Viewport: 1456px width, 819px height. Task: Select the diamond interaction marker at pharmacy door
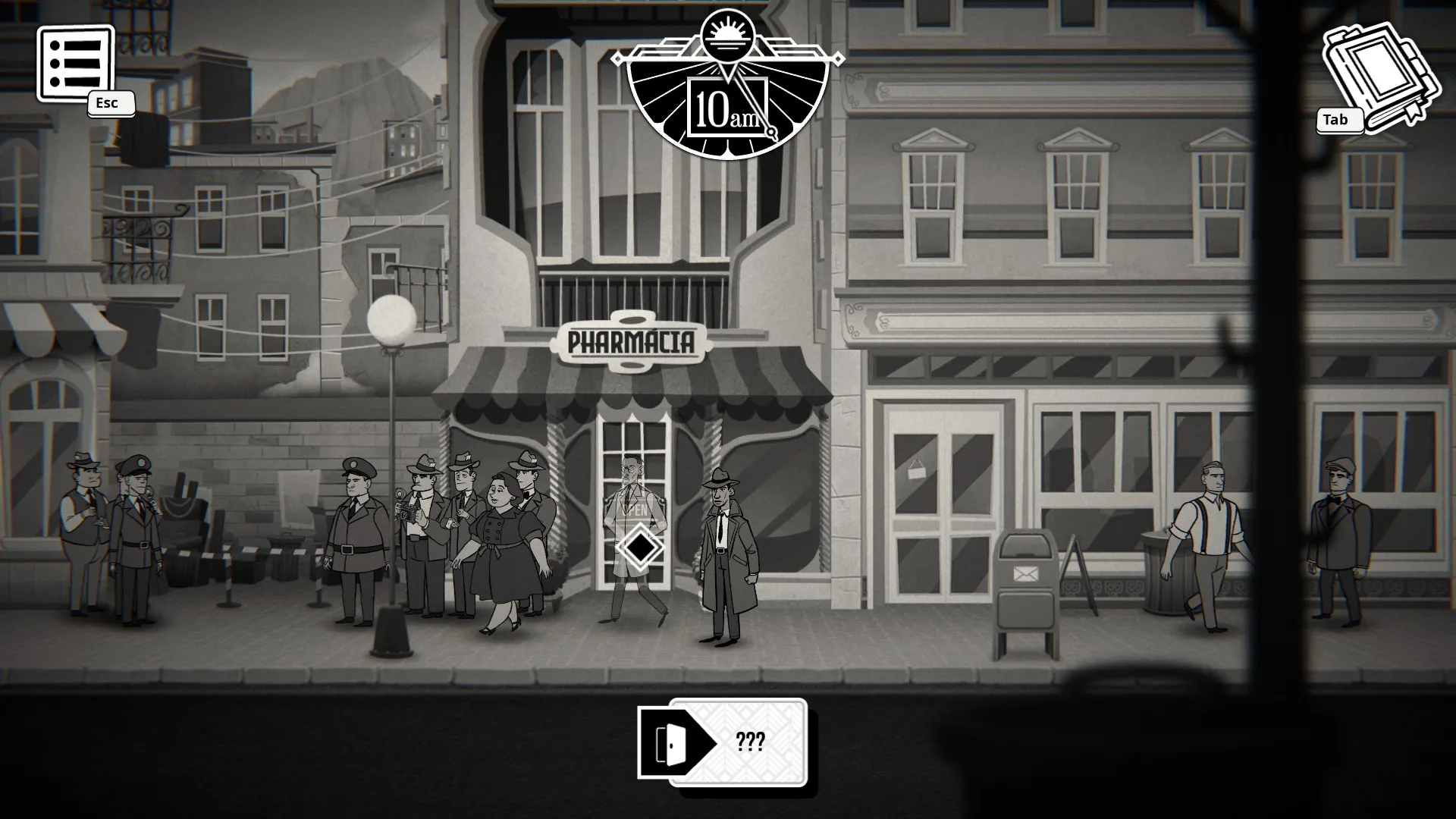pos(639,546)
